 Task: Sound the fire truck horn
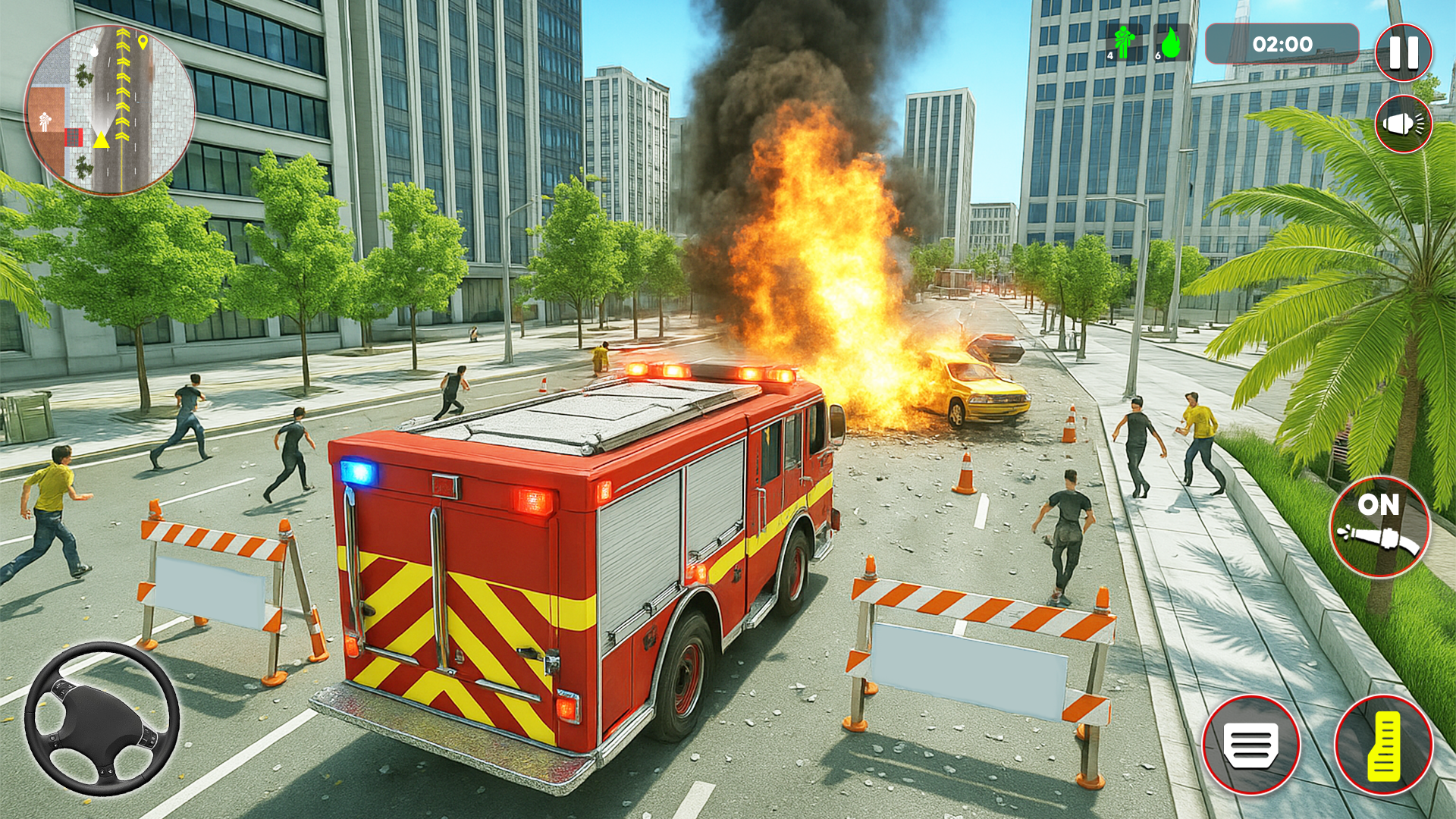pyautogui.click(x=1403, y=124)
